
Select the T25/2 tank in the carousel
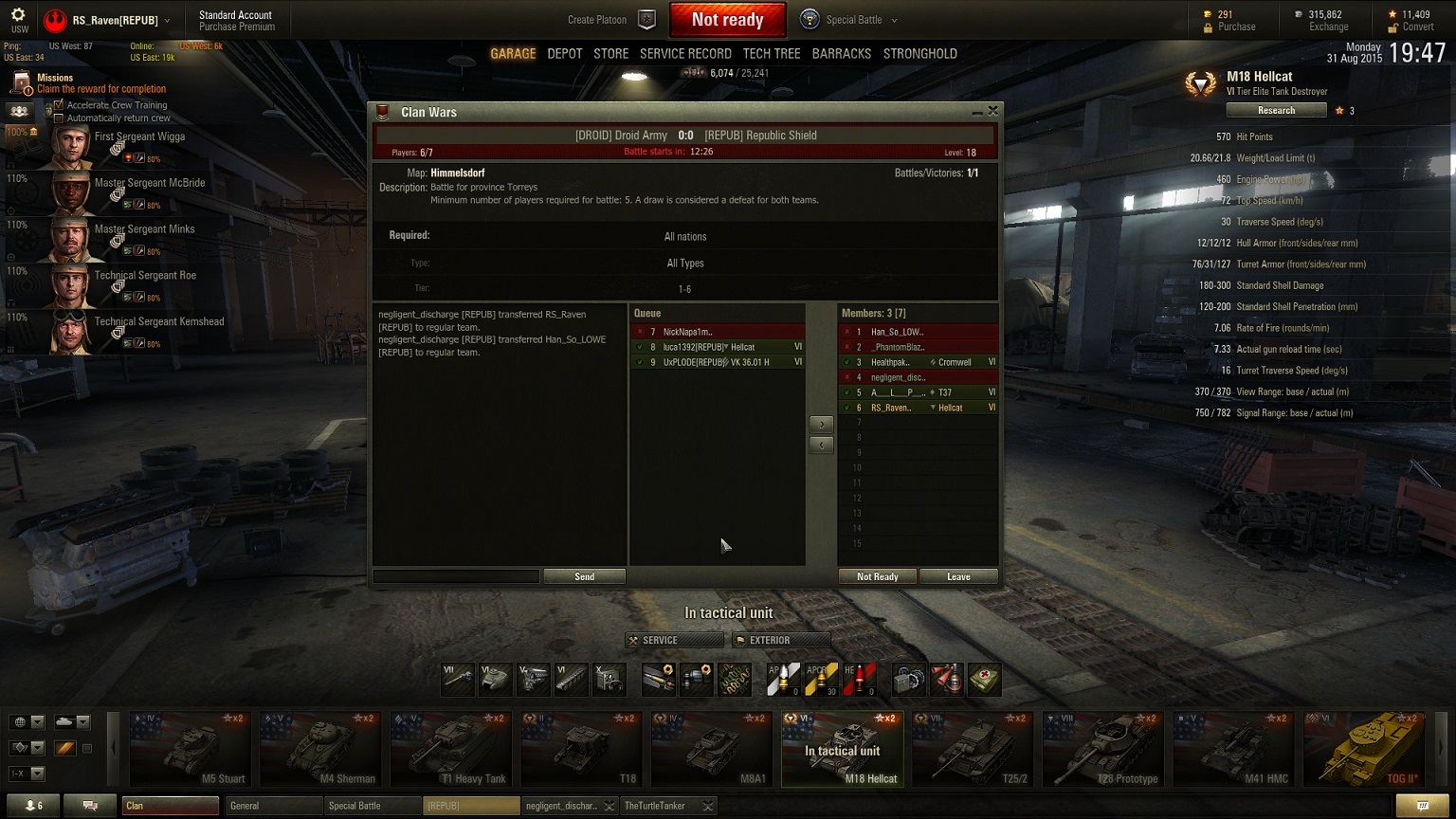973,749
